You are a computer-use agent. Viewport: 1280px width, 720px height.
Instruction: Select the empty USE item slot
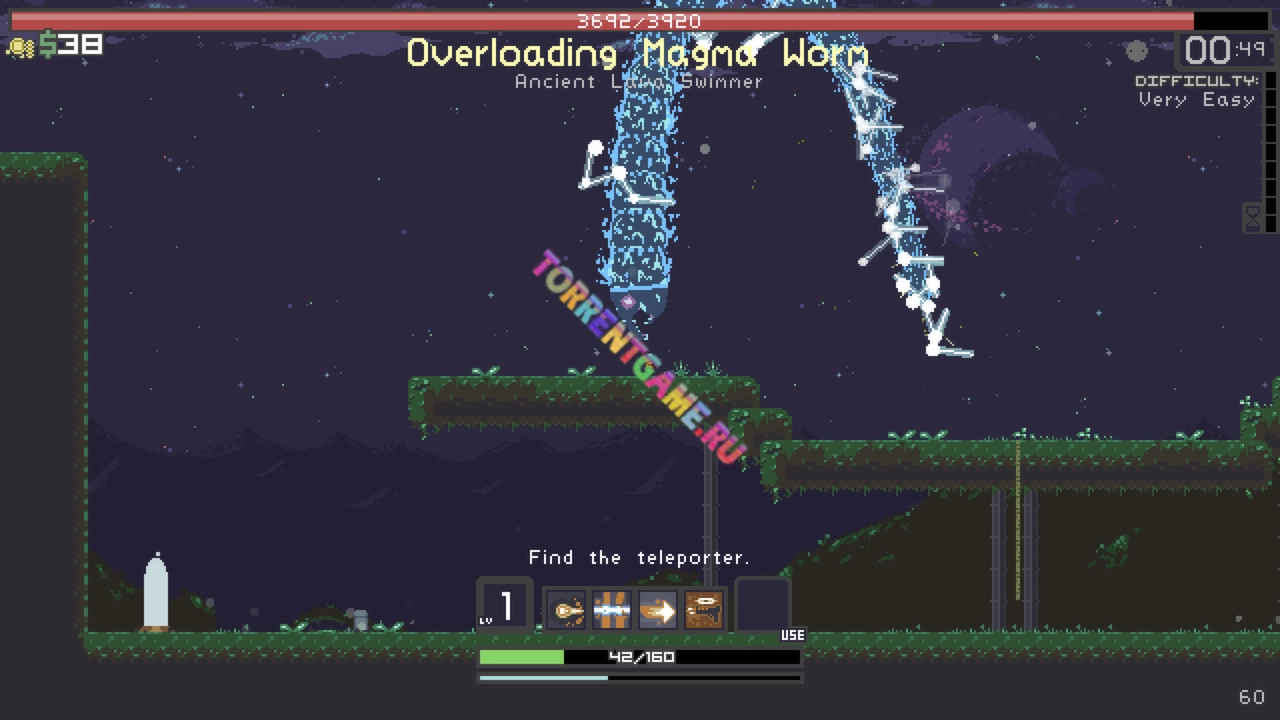point(763,606)
